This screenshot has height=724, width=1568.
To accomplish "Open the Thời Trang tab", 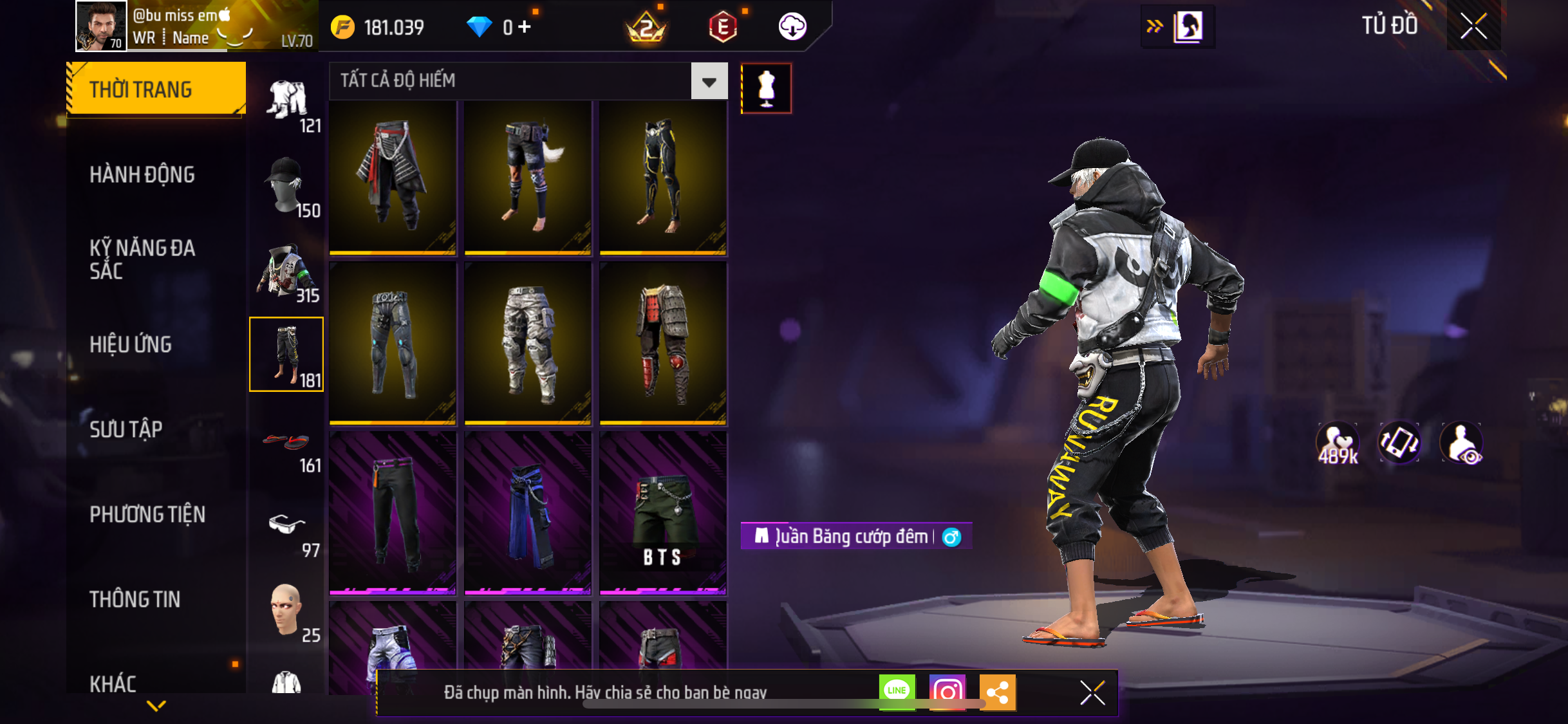I will [x=156, y=89].
